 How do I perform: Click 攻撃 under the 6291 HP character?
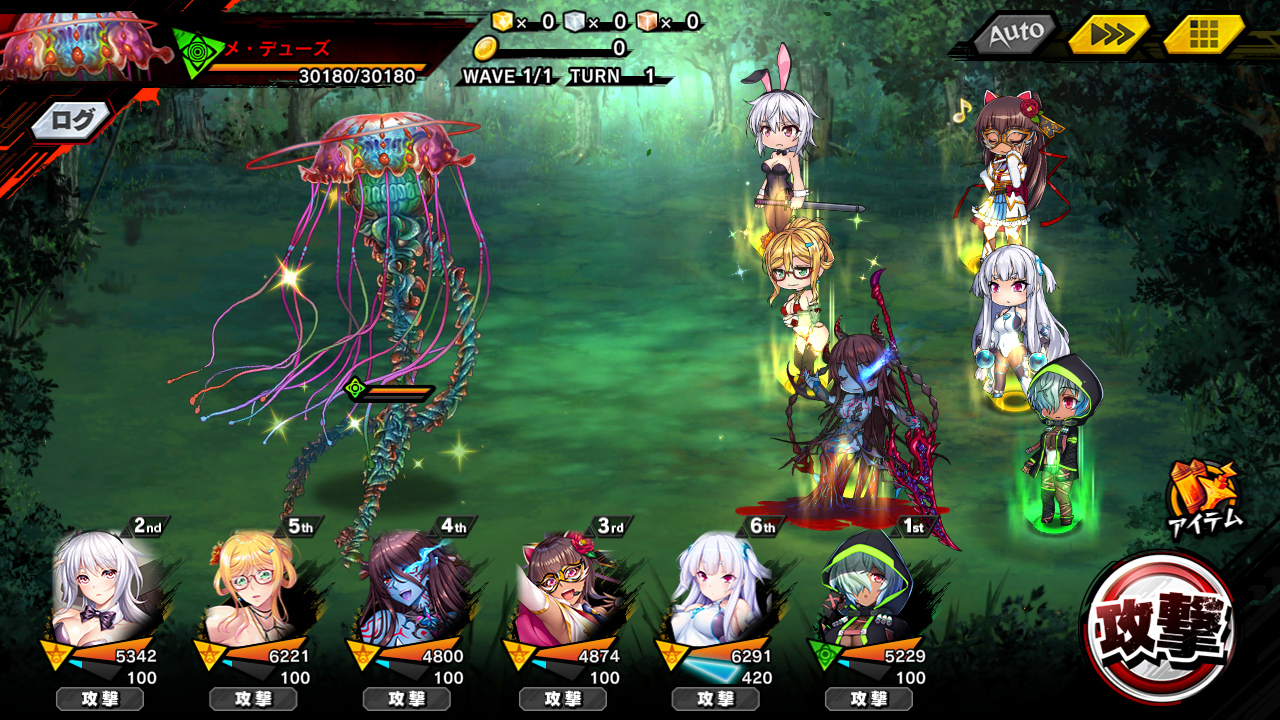tap(716, 699)
